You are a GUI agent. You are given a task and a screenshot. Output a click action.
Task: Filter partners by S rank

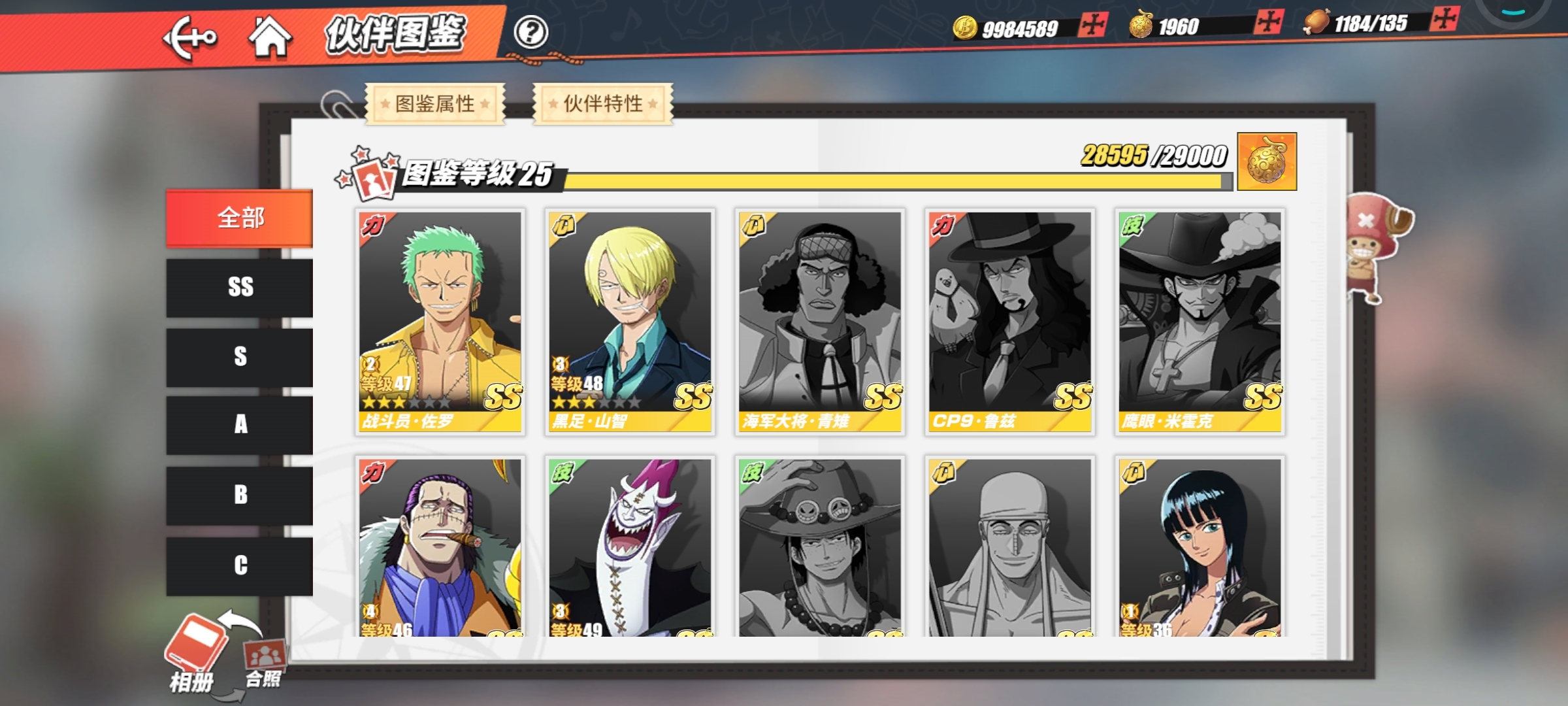[240, 357]
